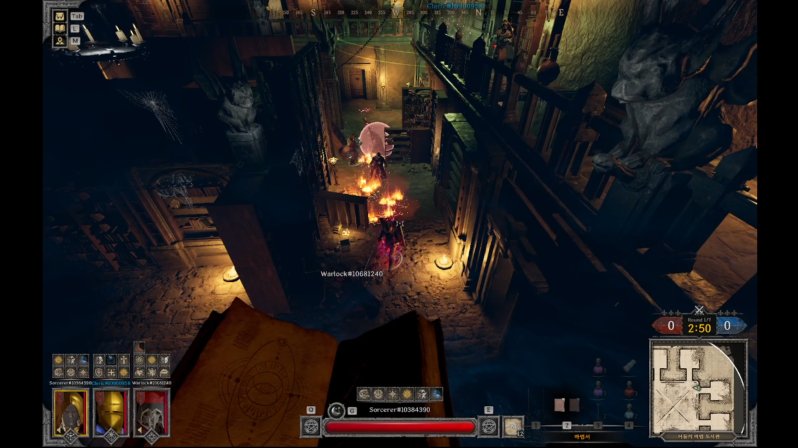798x448 pixels.
Task: Click the round skill icon left of the health bar
Action: 311,427
